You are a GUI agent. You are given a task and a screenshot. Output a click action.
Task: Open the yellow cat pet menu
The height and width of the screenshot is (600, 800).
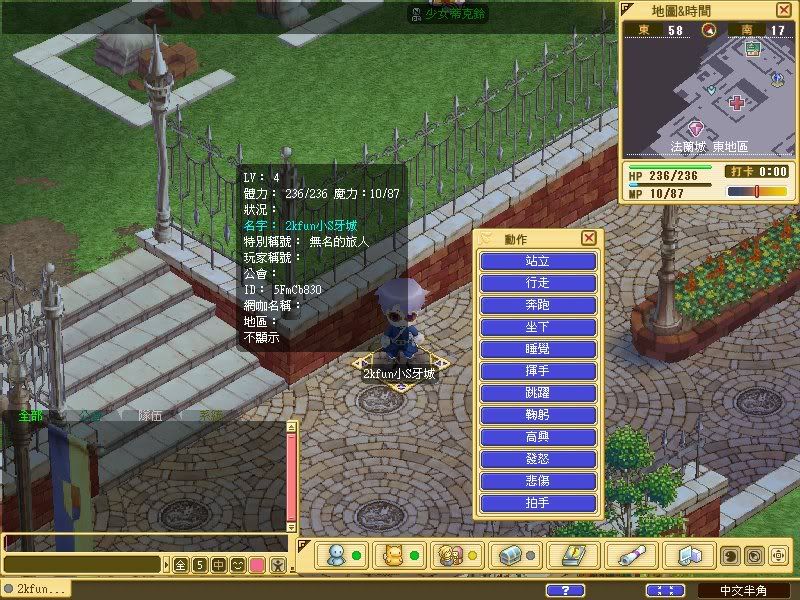point(391,556)
